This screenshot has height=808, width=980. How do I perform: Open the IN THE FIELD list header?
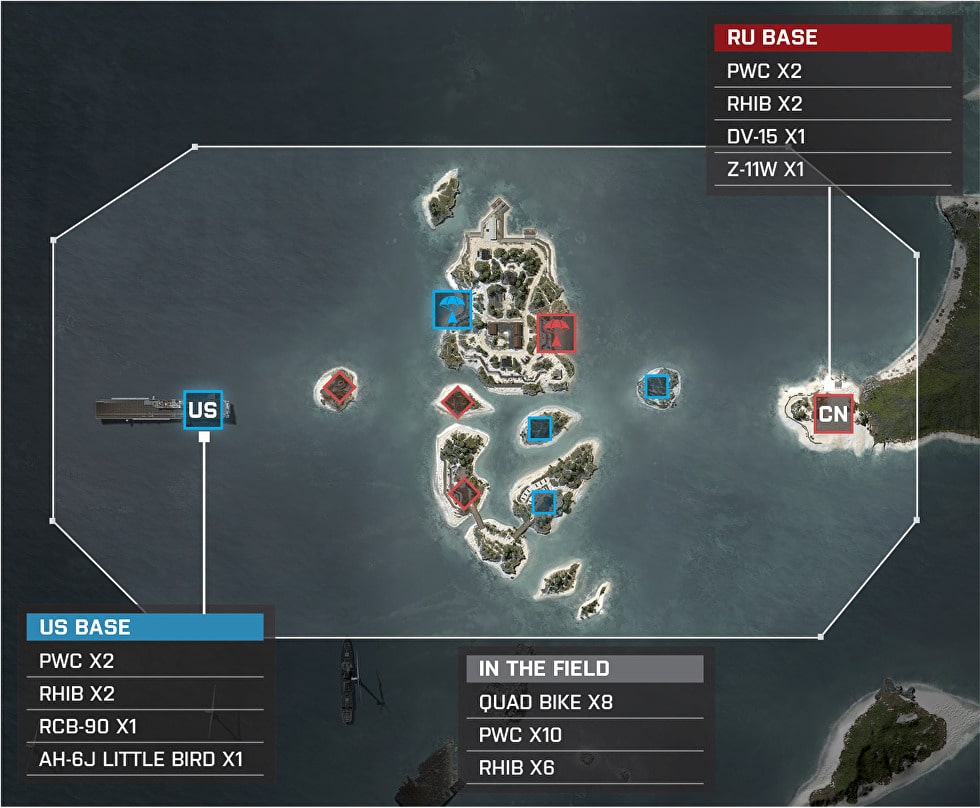click(x=585, y=669)
